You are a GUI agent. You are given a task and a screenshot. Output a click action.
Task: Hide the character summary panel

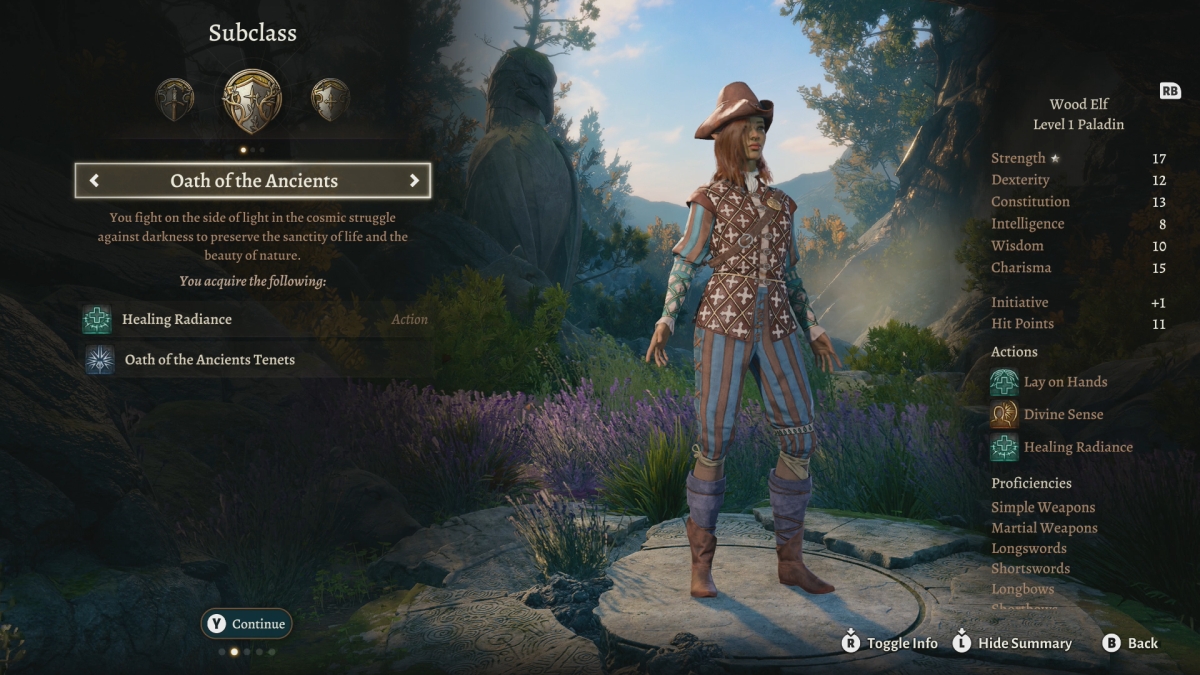coord(1011,643)
